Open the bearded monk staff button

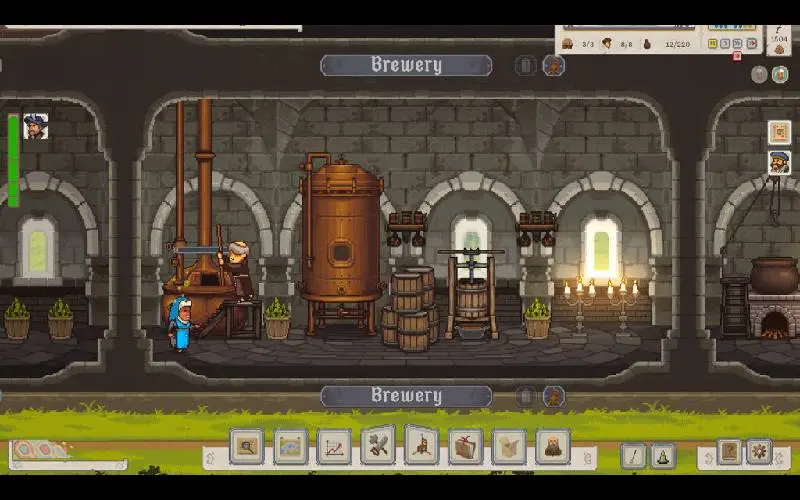coord(552,446)
